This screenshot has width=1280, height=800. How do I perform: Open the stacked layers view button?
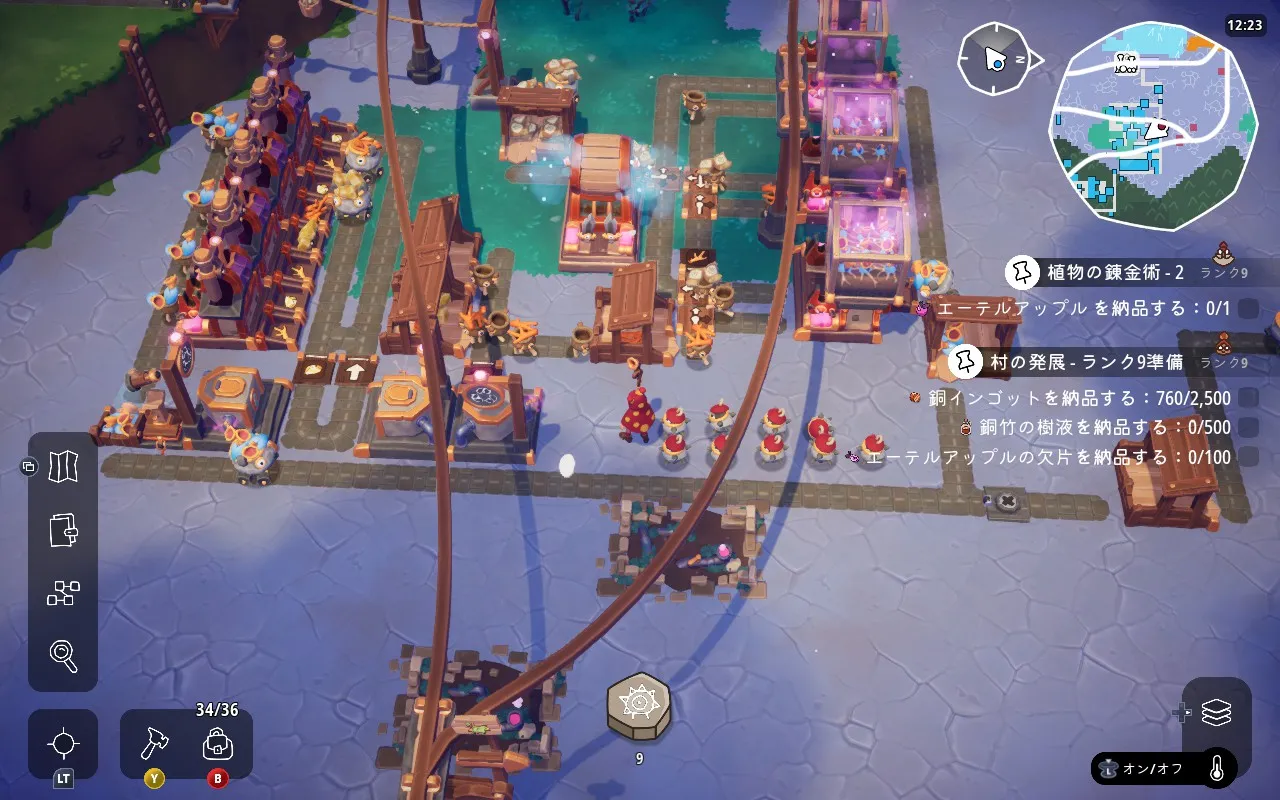tap(1216, 713)
